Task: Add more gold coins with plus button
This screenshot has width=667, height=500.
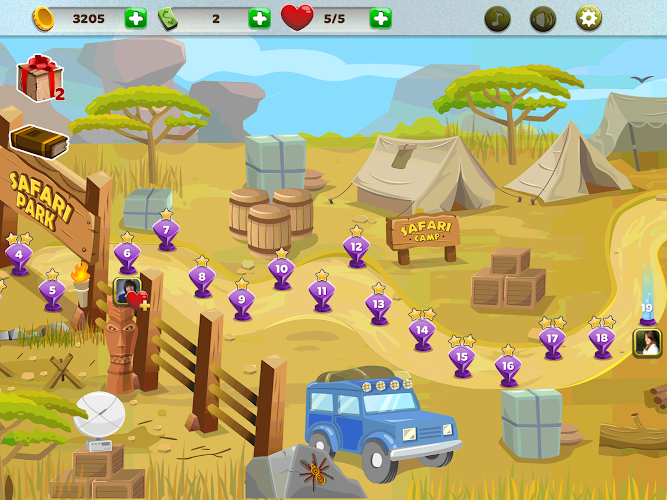Action: [x=135, y=18]
